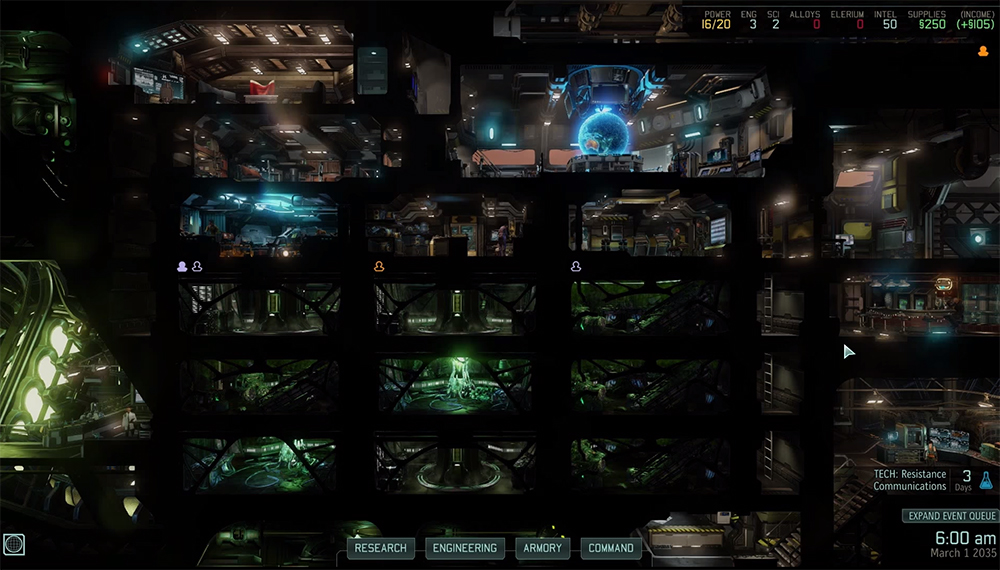
Task: Expand the event queue
Action: tap(949, 516)
